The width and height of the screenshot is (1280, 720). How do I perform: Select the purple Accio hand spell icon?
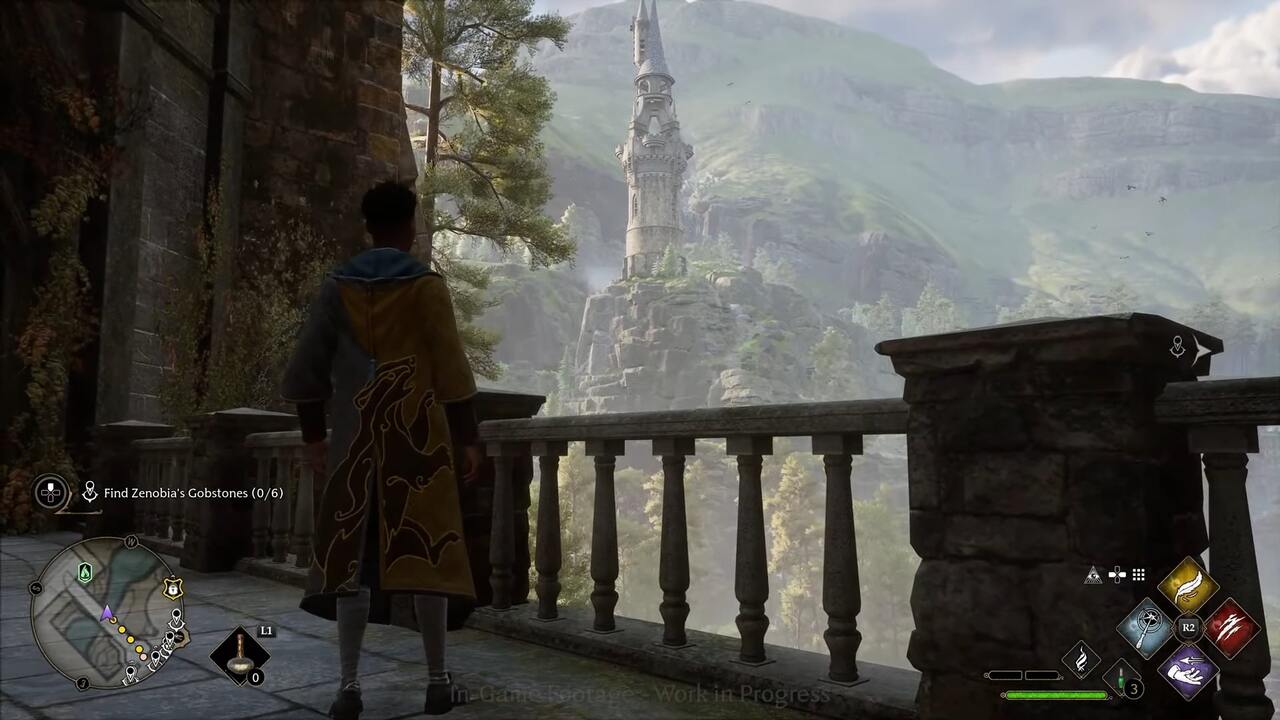coord(1187,669)
